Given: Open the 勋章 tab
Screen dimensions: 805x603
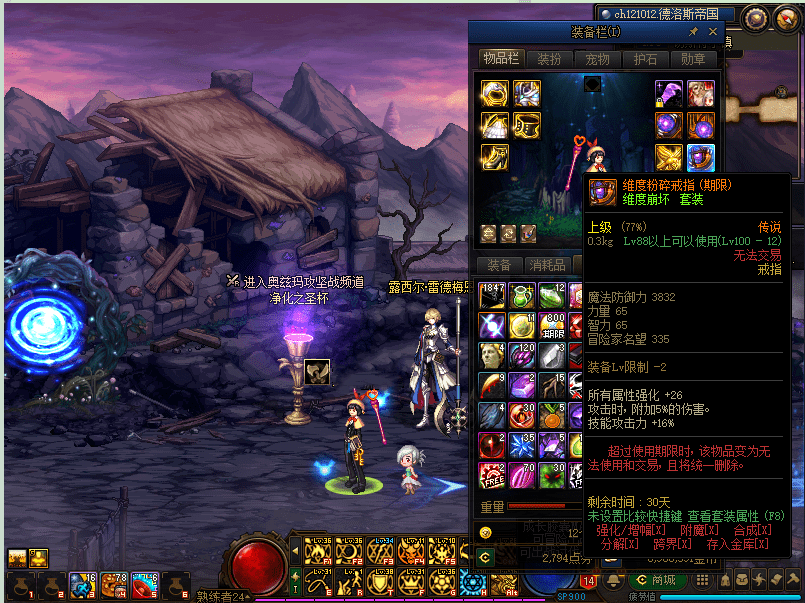Looking at the screenshot, I should click(693, 59).
